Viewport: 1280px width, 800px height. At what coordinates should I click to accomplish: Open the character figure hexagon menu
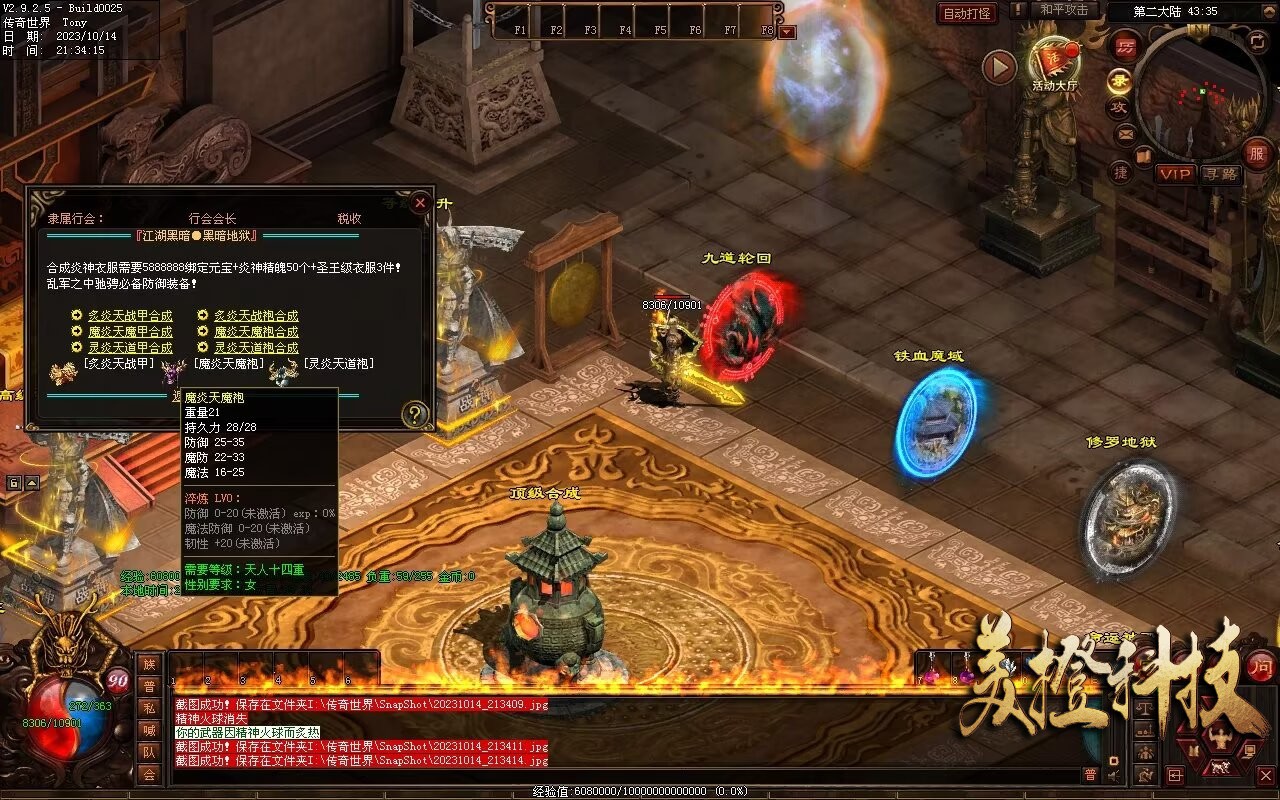point(1219,739)
